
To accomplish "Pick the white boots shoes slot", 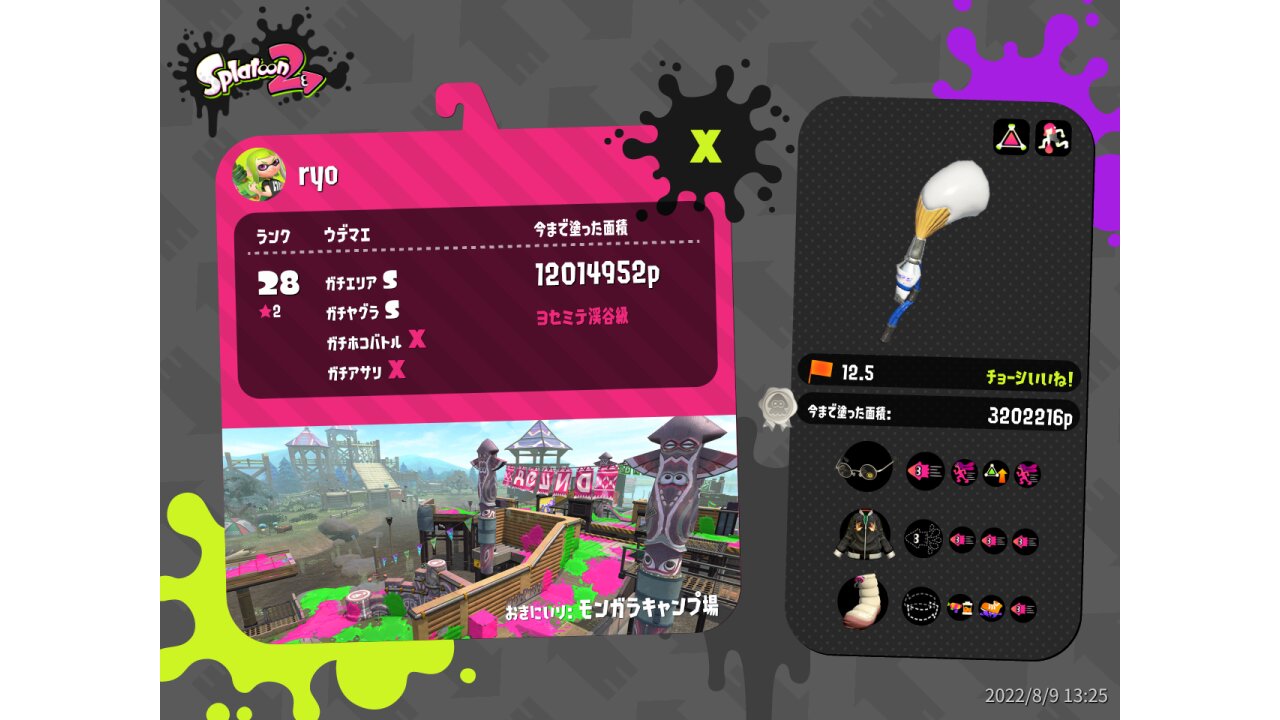I will point(862,603).
